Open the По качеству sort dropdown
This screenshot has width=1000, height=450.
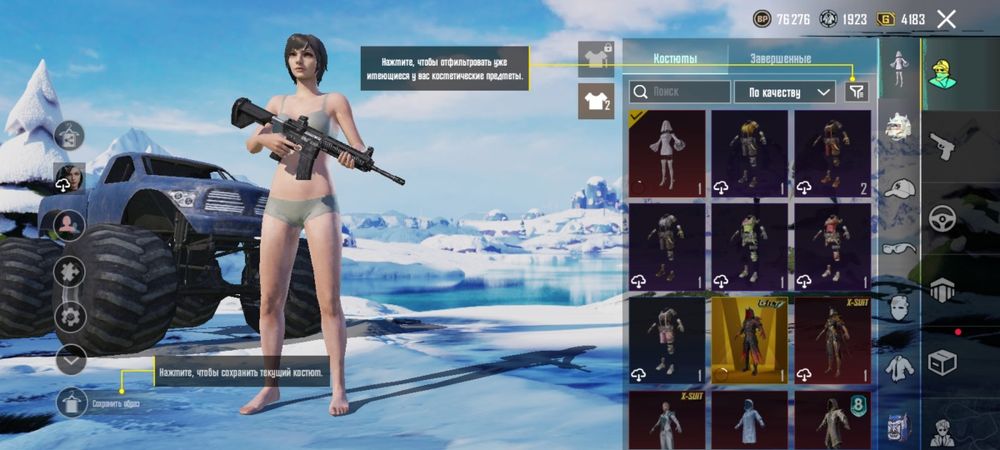pyautogui.click(x=785, y=92)
